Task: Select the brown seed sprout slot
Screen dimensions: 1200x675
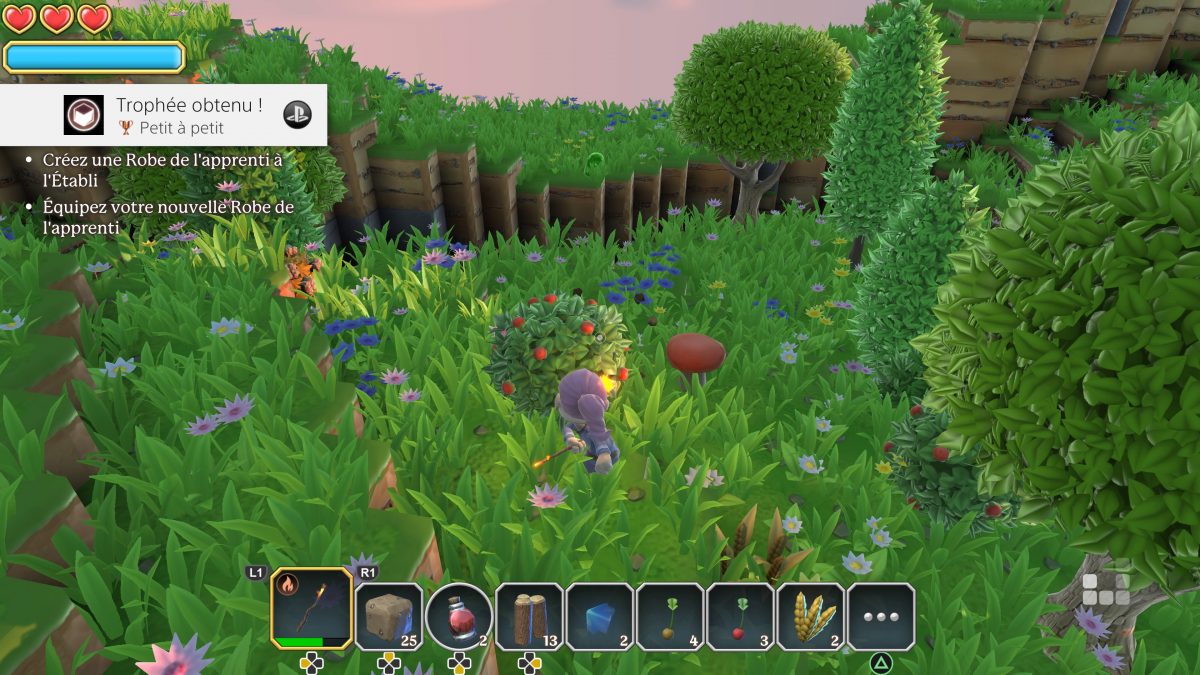Action: coord(670,617)
